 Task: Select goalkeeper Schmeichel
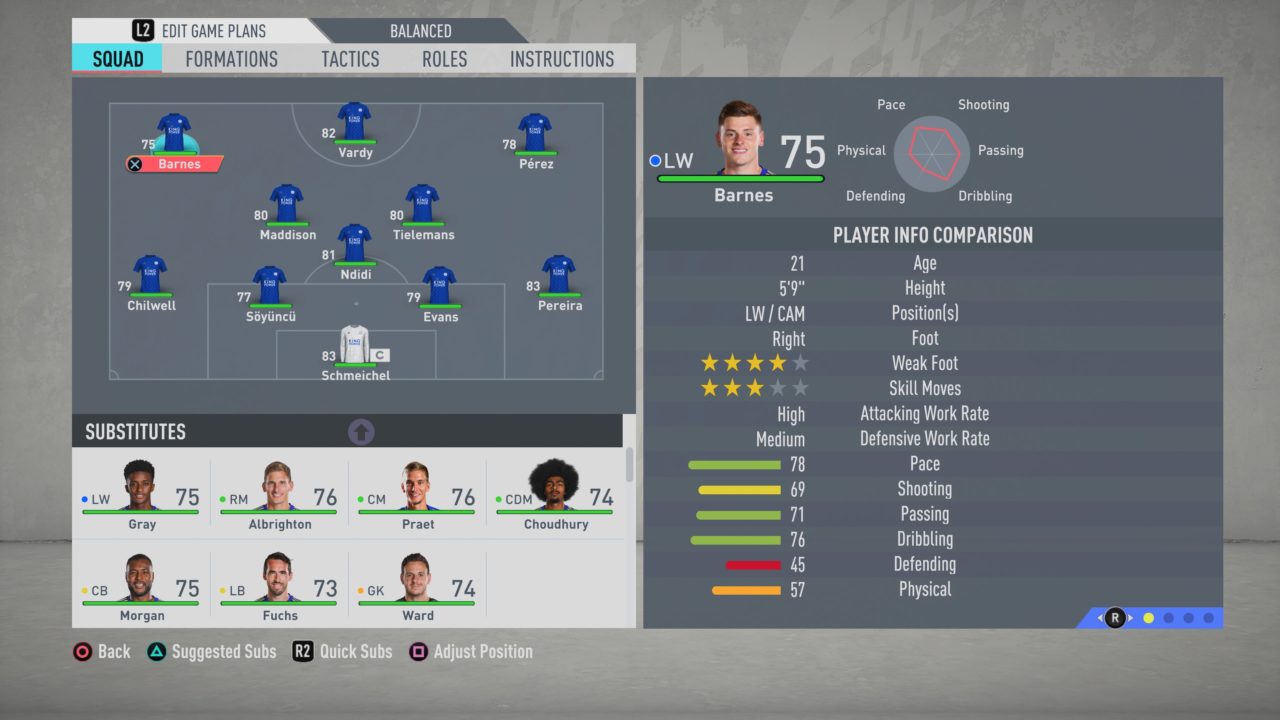pos(355,347)
